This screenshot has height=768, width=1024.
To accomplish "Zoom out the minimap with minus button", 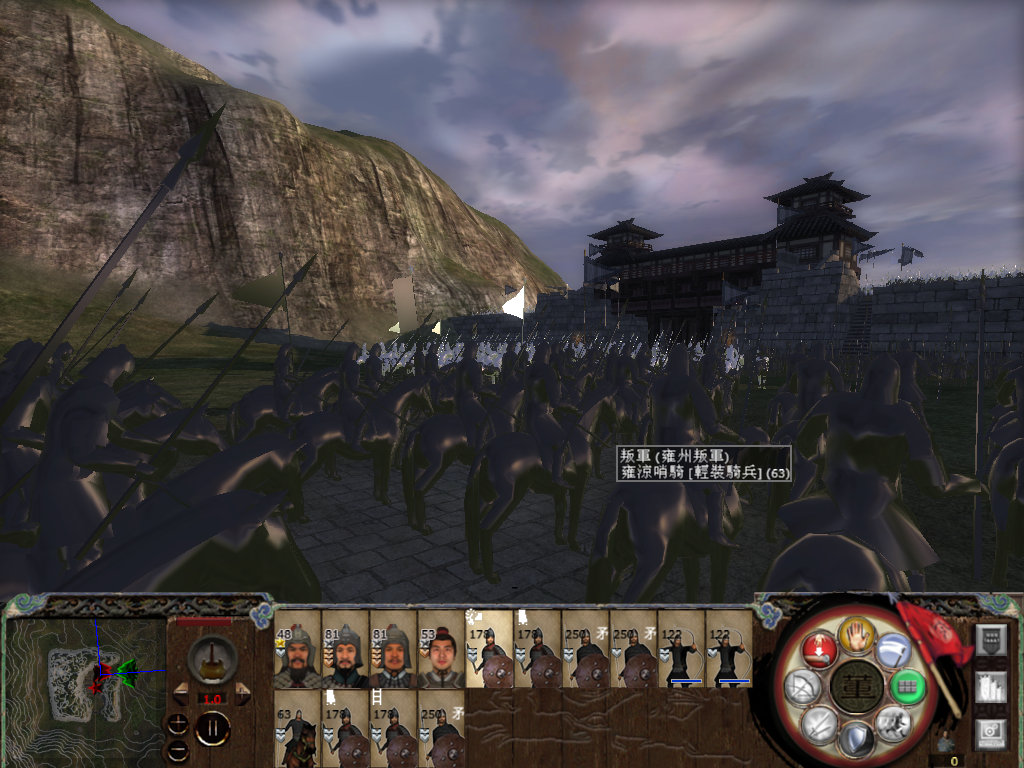I will pyautogui.click(x=177, y=747).
